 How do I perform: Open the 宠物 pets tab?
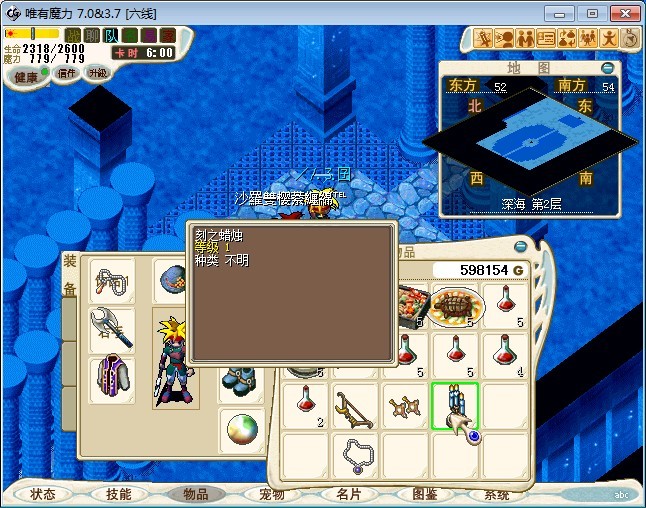(x=271, y=494)
